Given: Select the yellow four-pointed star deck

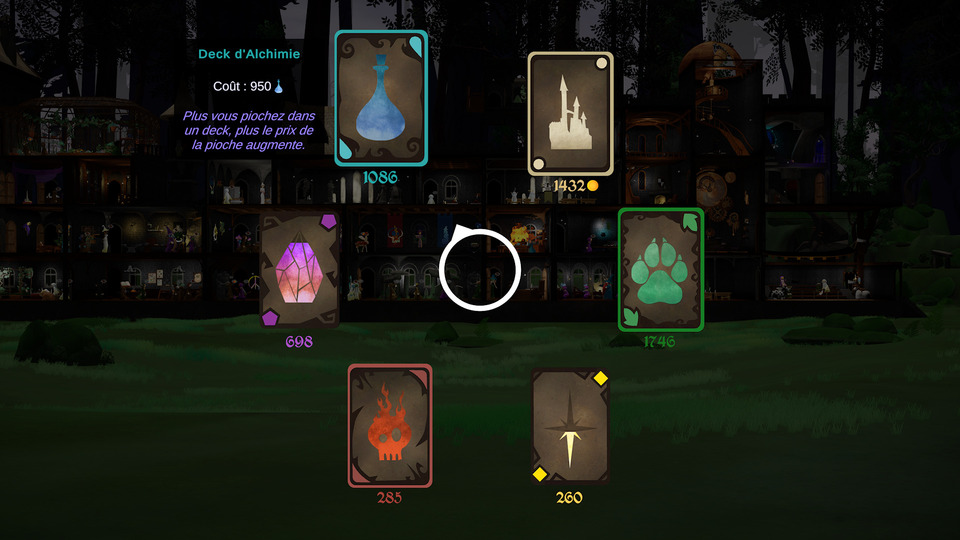Looking at the screenshot, I should [570, 425].
